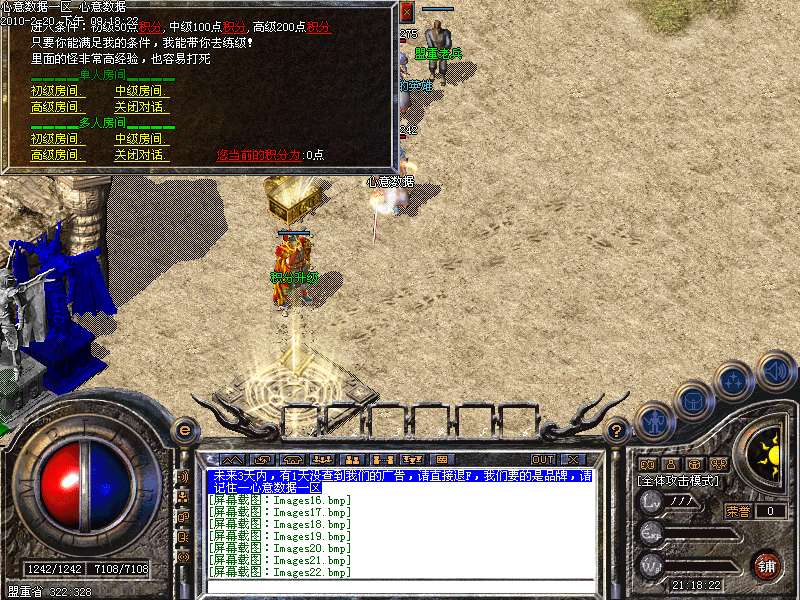Choose 中级房间 under the 多人房间 heading

pos(139,139)
